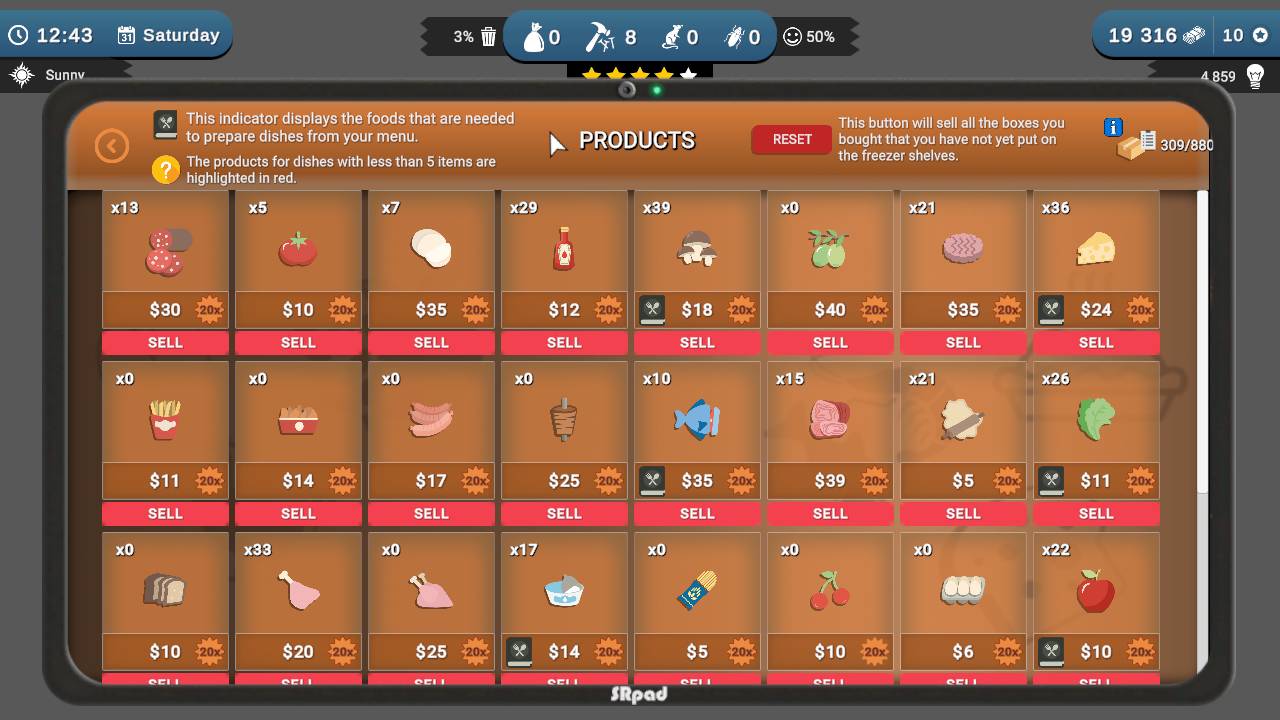Go back using the circular arrow button
1280x720 pixels.
pos(112,145)
